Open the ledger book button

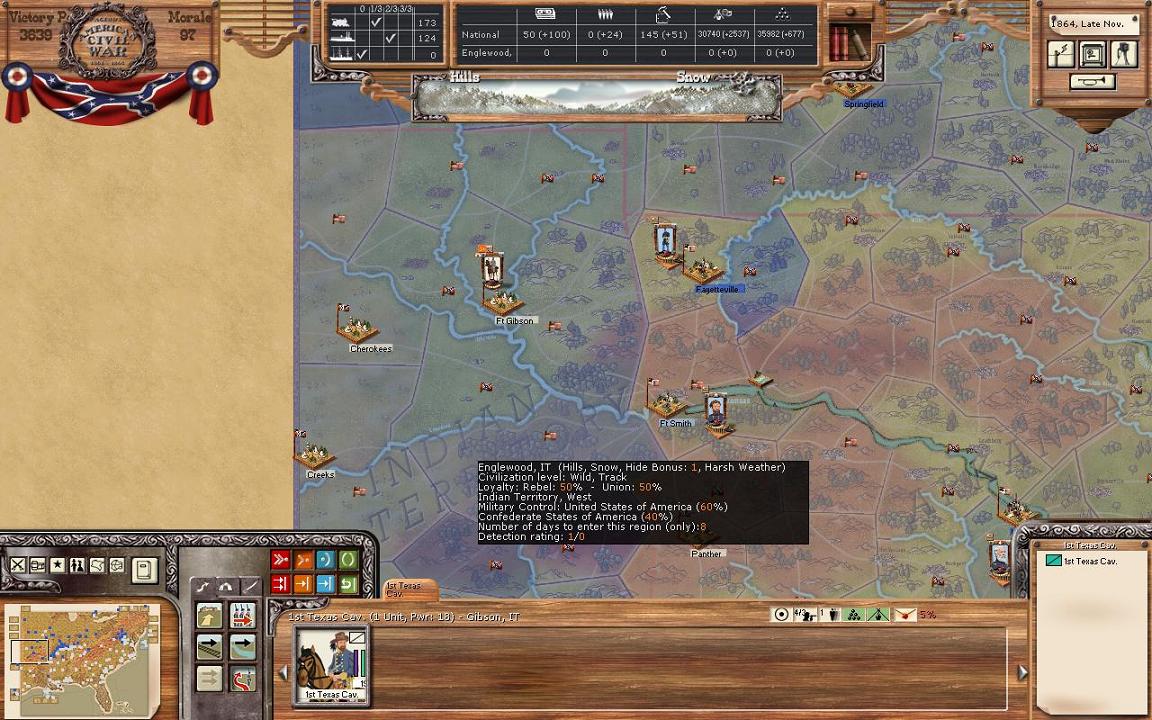pyautogui.click(x=144, y=570)
